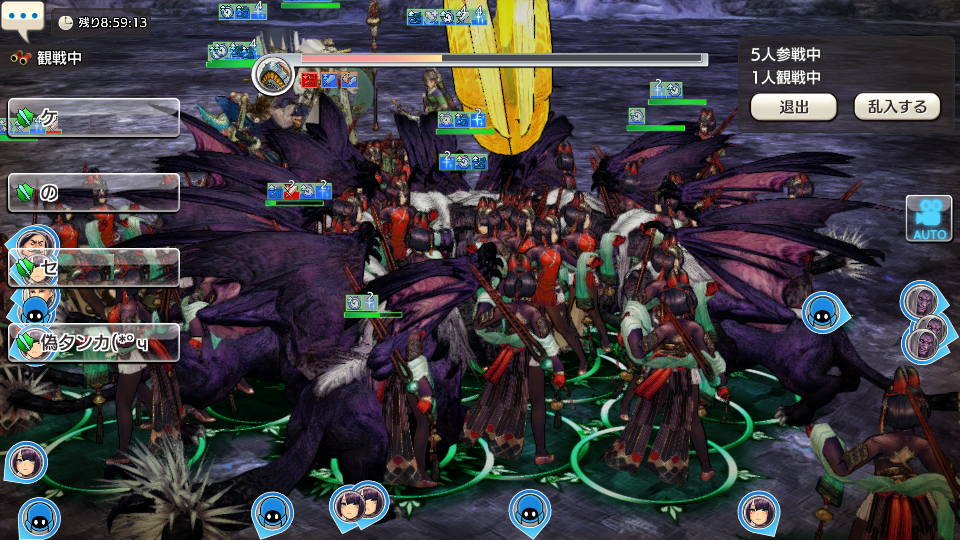Join battle with 乱入する button

coord(896,107)
